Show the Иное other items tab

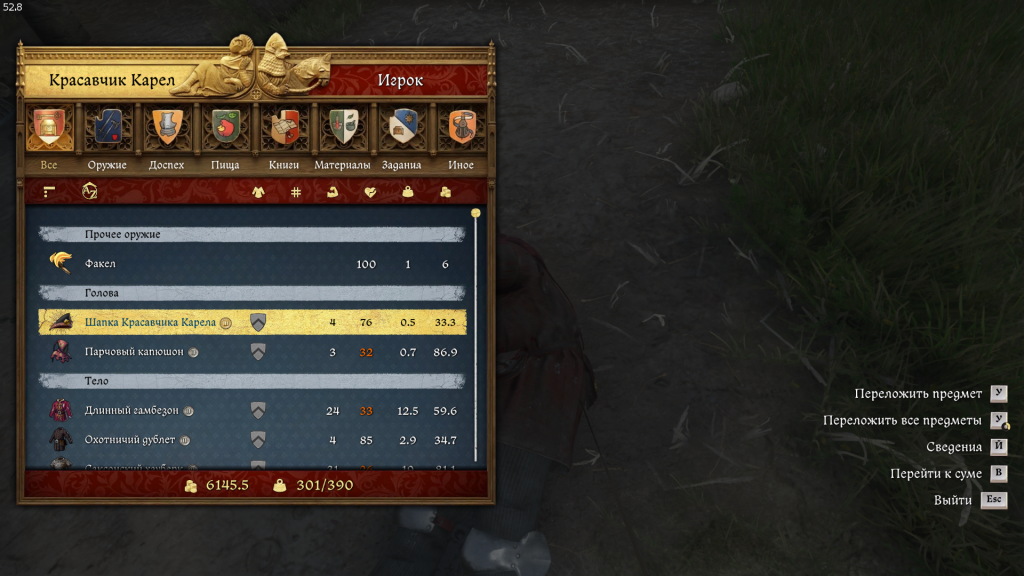tap(461, 129)
